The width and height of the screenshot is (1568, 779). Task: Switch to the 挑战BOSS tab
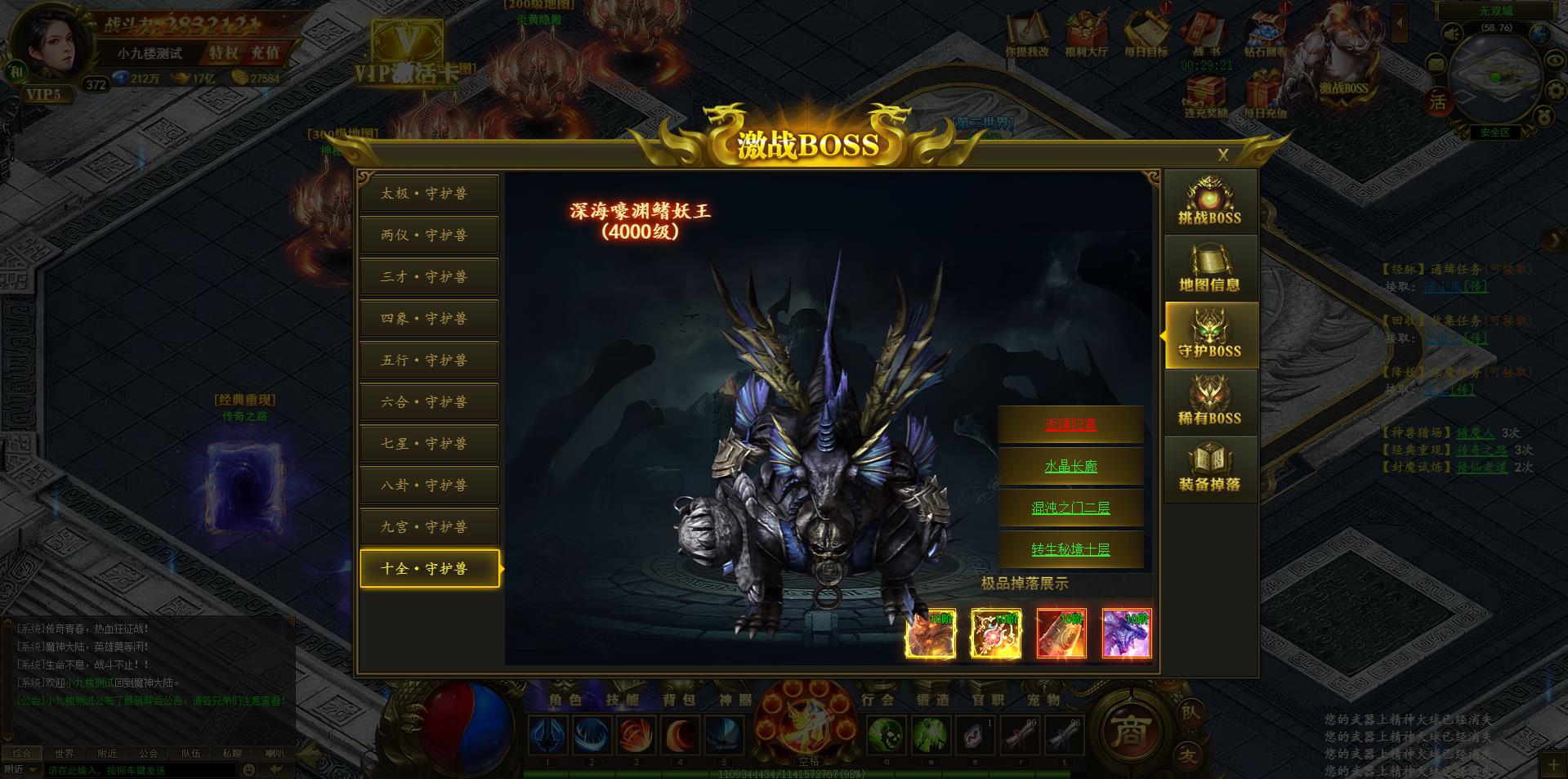click(x=1209, y=202)
